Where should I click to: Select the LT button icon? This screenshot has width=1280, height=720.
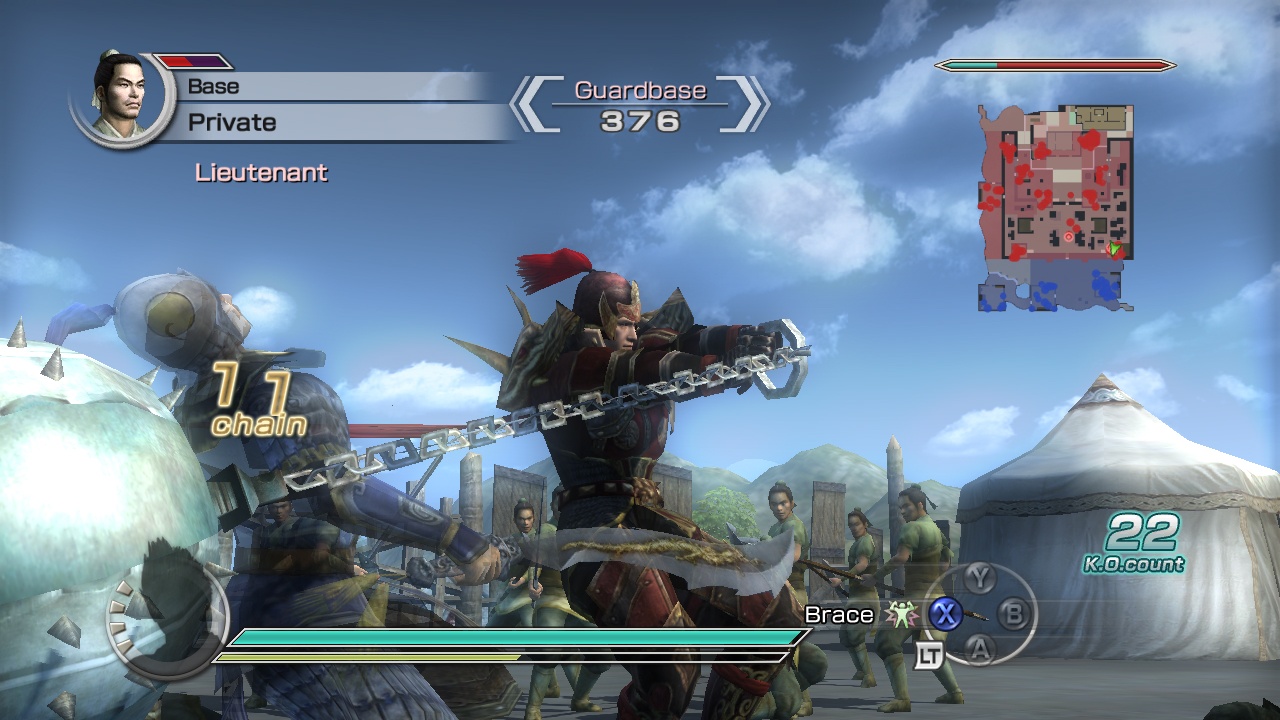click(928, 655)
